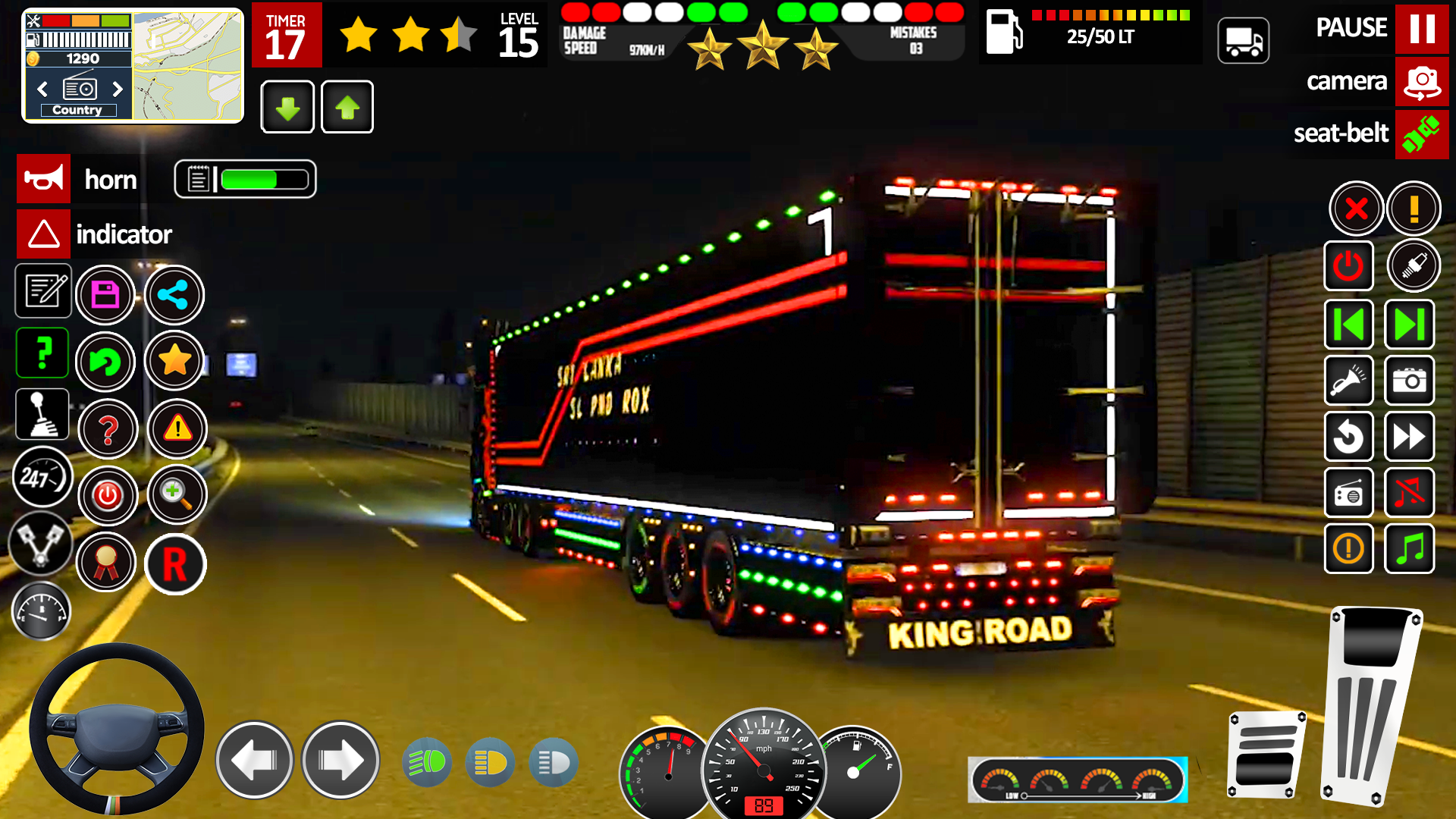1456x819 pixels.
Task: Open the camera view switcher
Action: tap(1421, 81)
